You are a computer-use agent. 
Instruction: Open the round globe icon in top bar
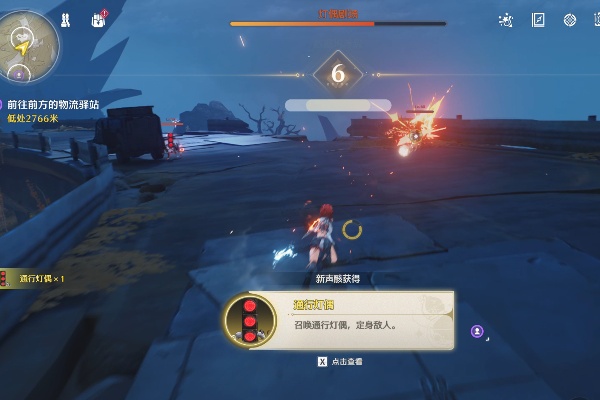570,20
